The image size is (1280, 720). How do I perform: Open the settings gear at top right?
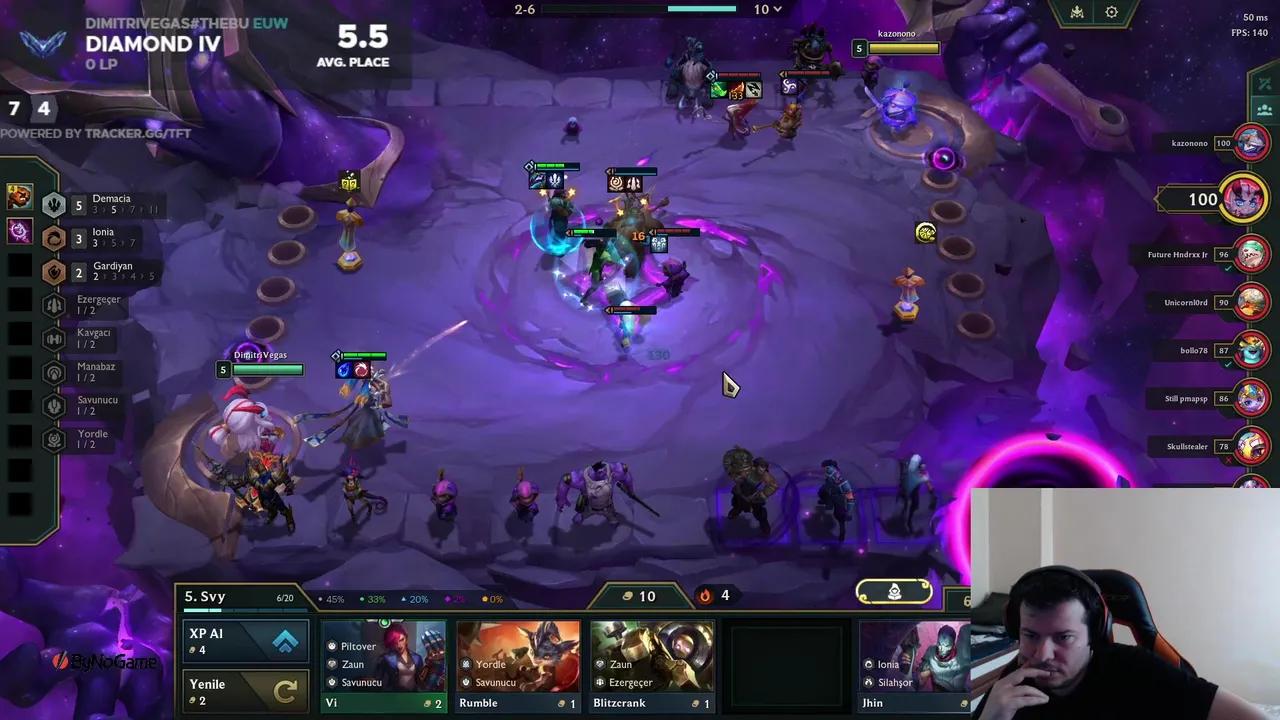pos(1112,12)
